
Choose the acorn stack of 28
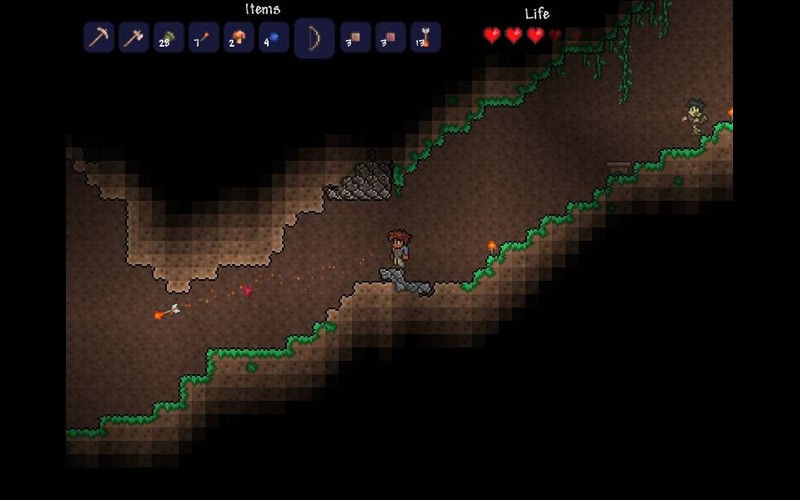[x=167, y=38]
